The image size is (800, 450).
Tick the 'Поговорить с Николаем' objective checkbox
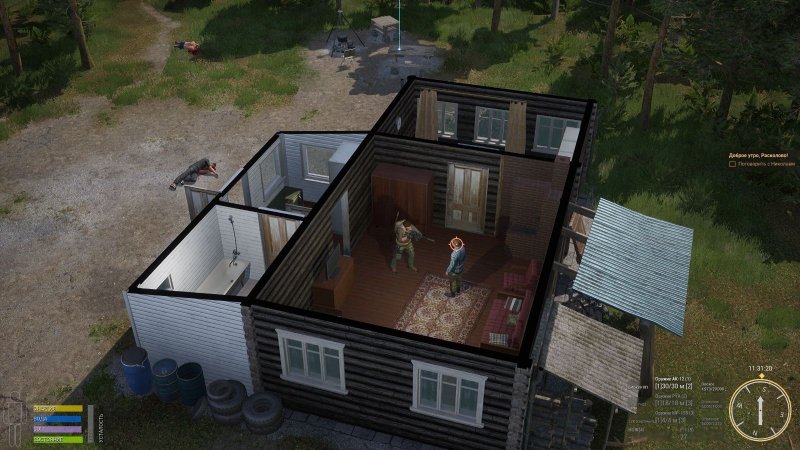pos(732,164)
